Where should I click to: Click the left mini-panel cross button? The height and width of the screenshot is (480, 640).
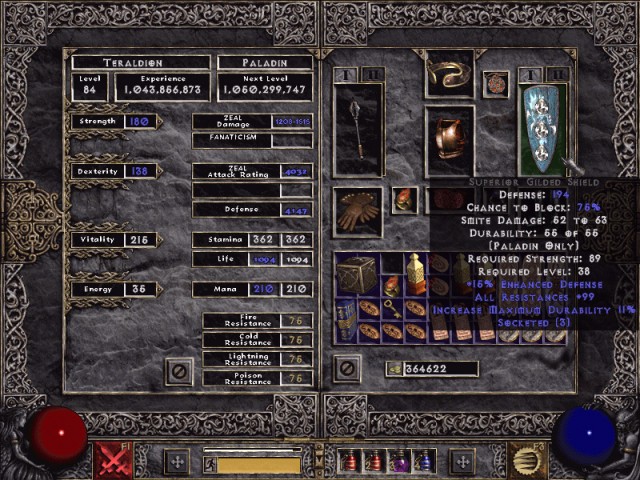pos(177,461)
